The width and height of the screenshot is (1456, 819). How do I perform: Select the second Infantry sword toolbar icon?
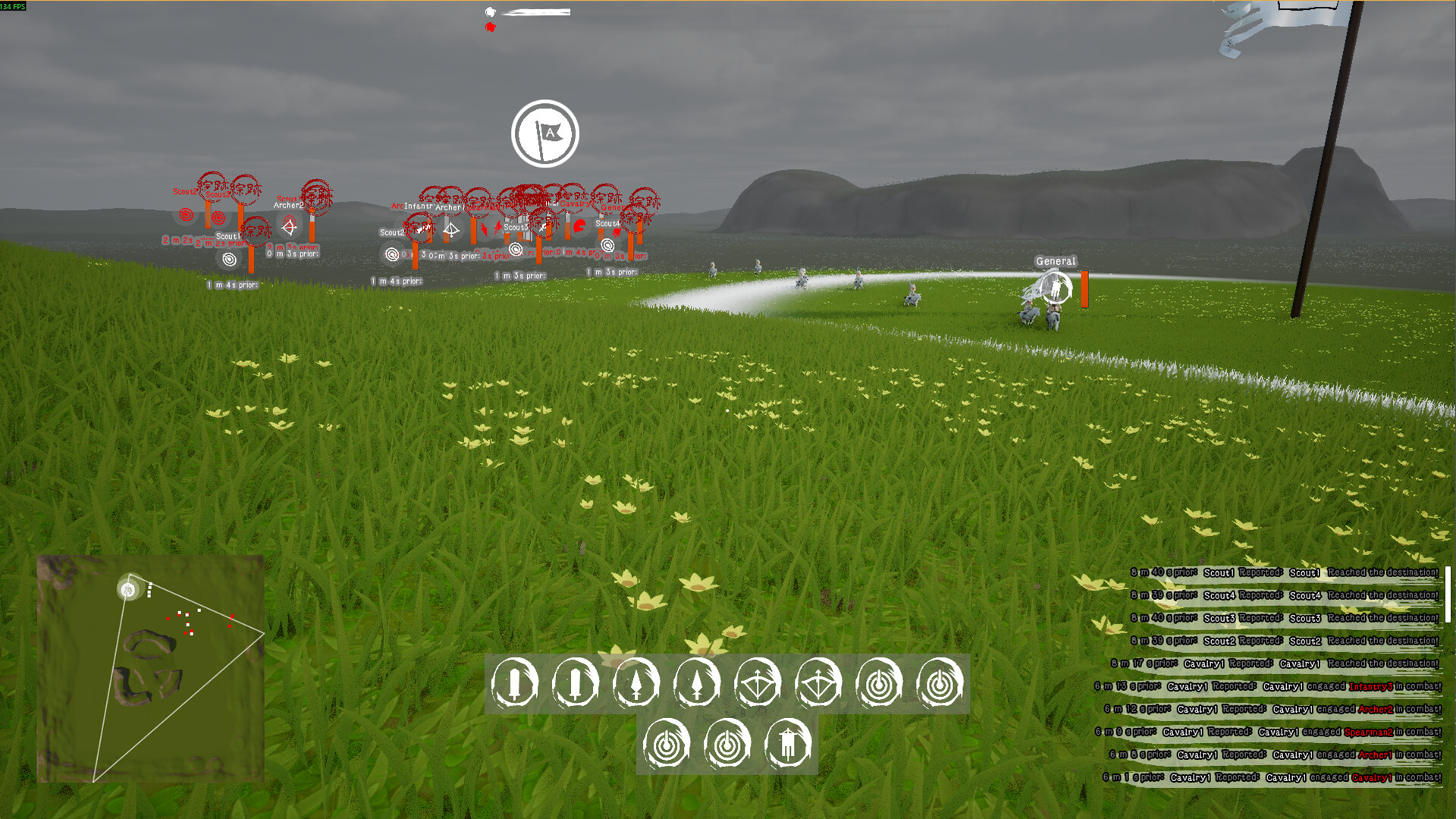(576, 682)
